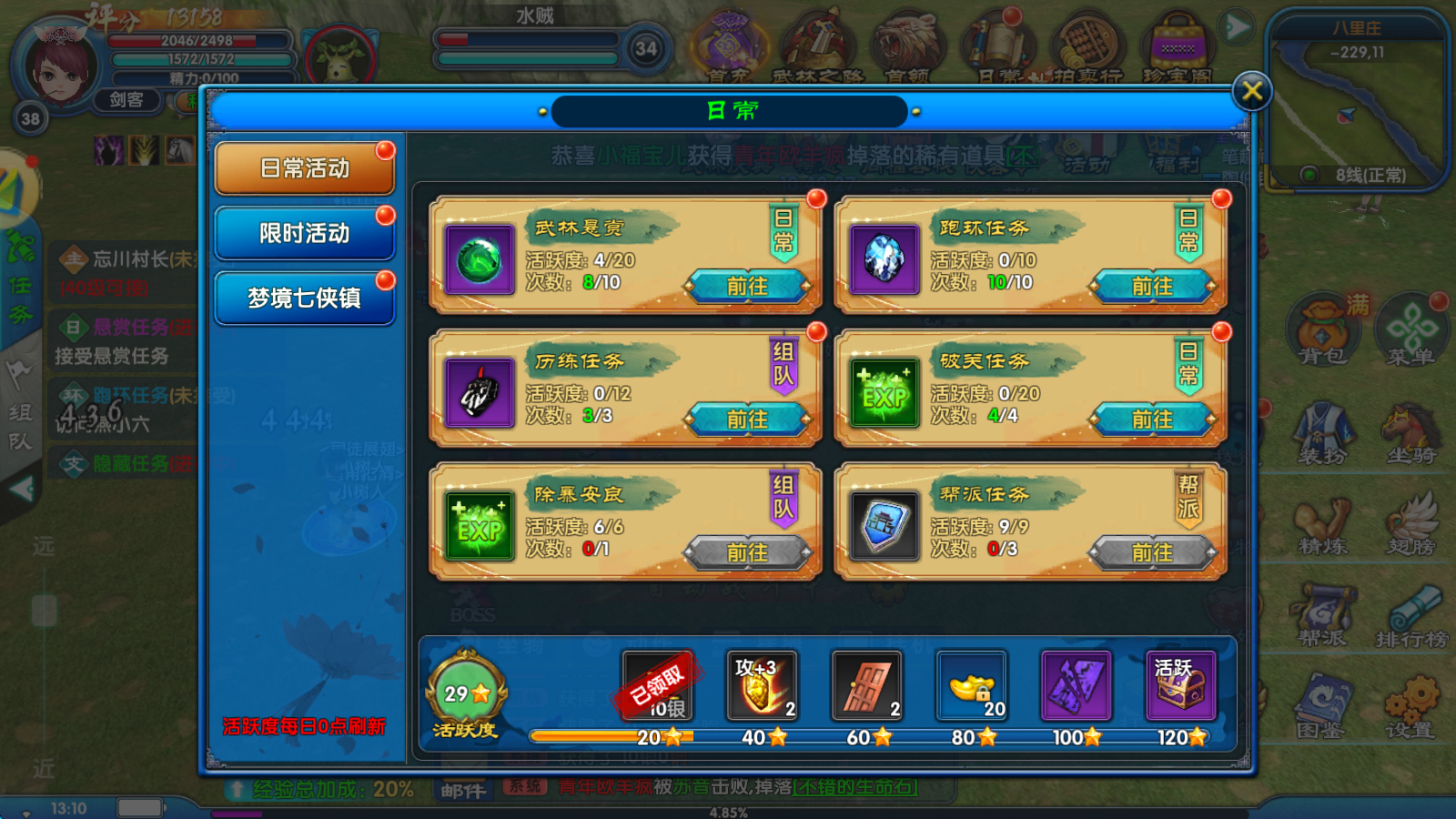Switch to the 日常活动 tab
Screen dimensions: 1456x819
pyautogui.click(x=305, y=168)
